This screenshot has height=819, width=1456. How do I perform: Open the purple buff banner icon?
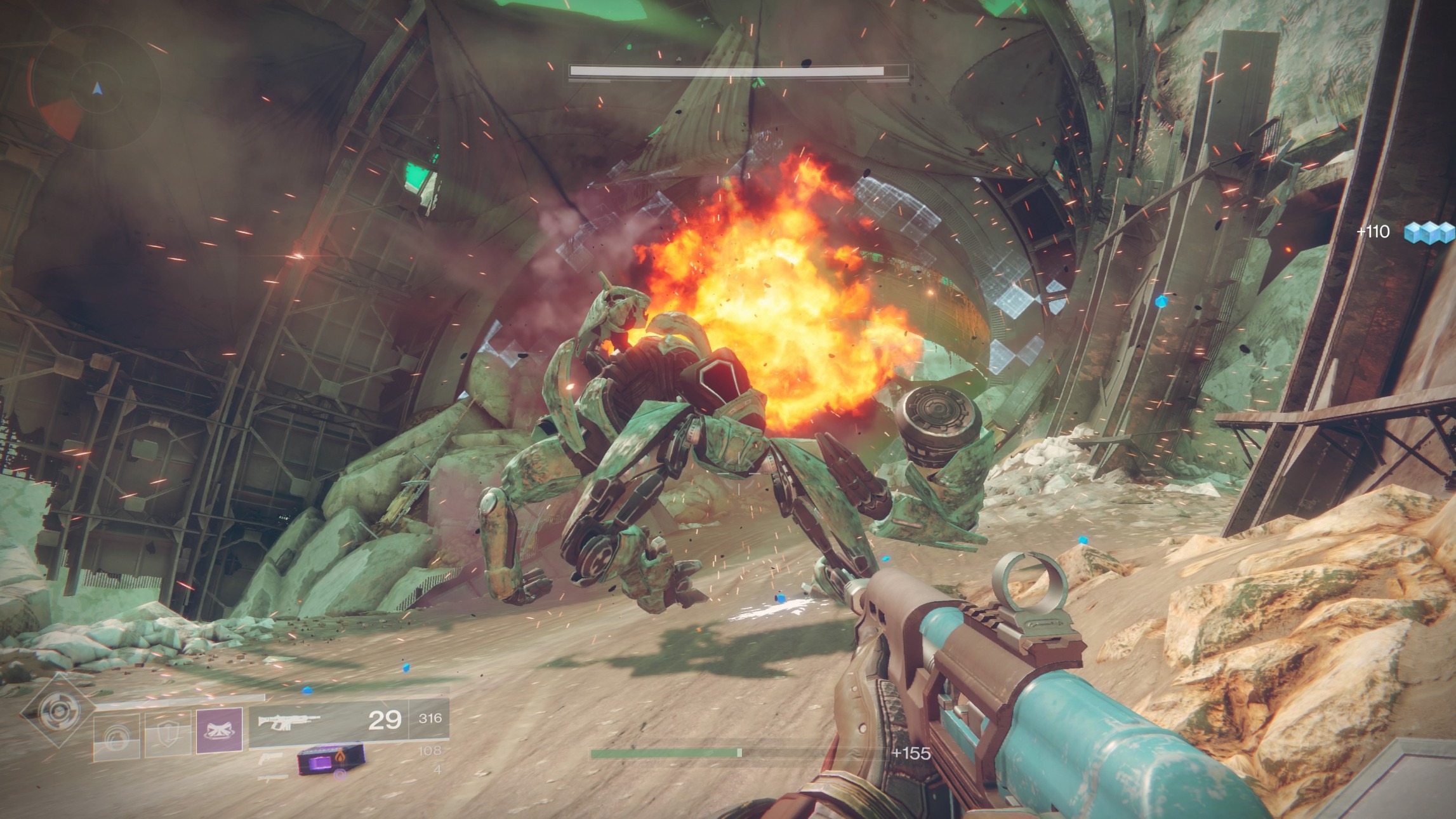point(219,730)
